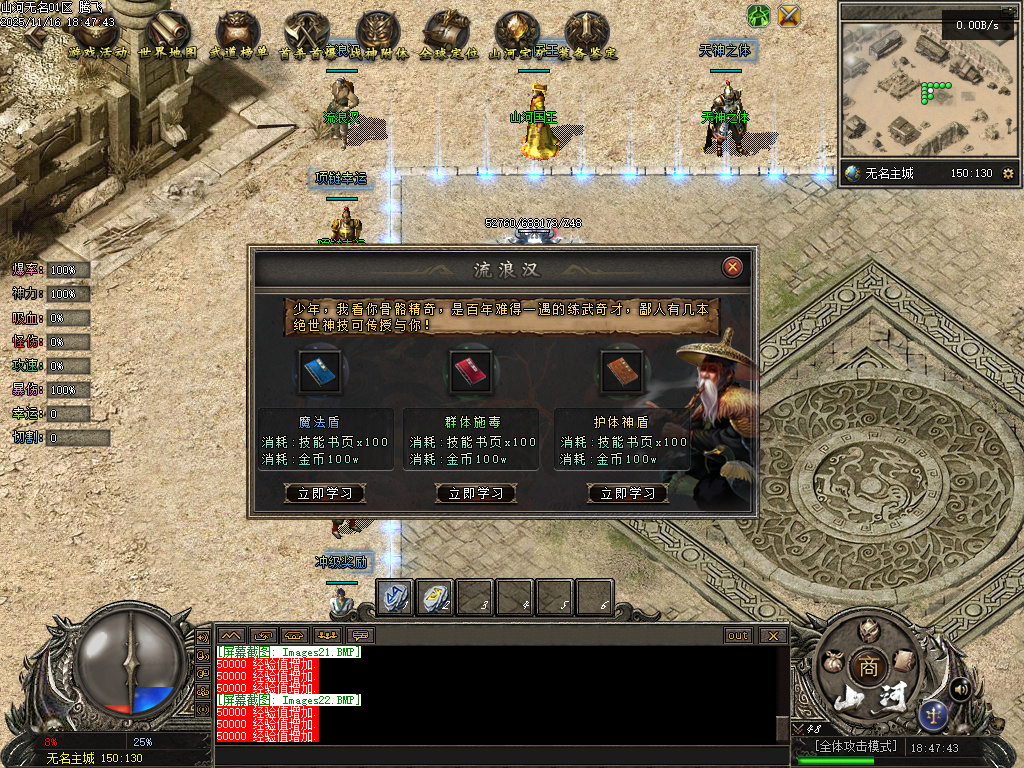Select the red 群体施毒 skill book icon
This screenshot has width=1024, height=768.
coord(470,367)
